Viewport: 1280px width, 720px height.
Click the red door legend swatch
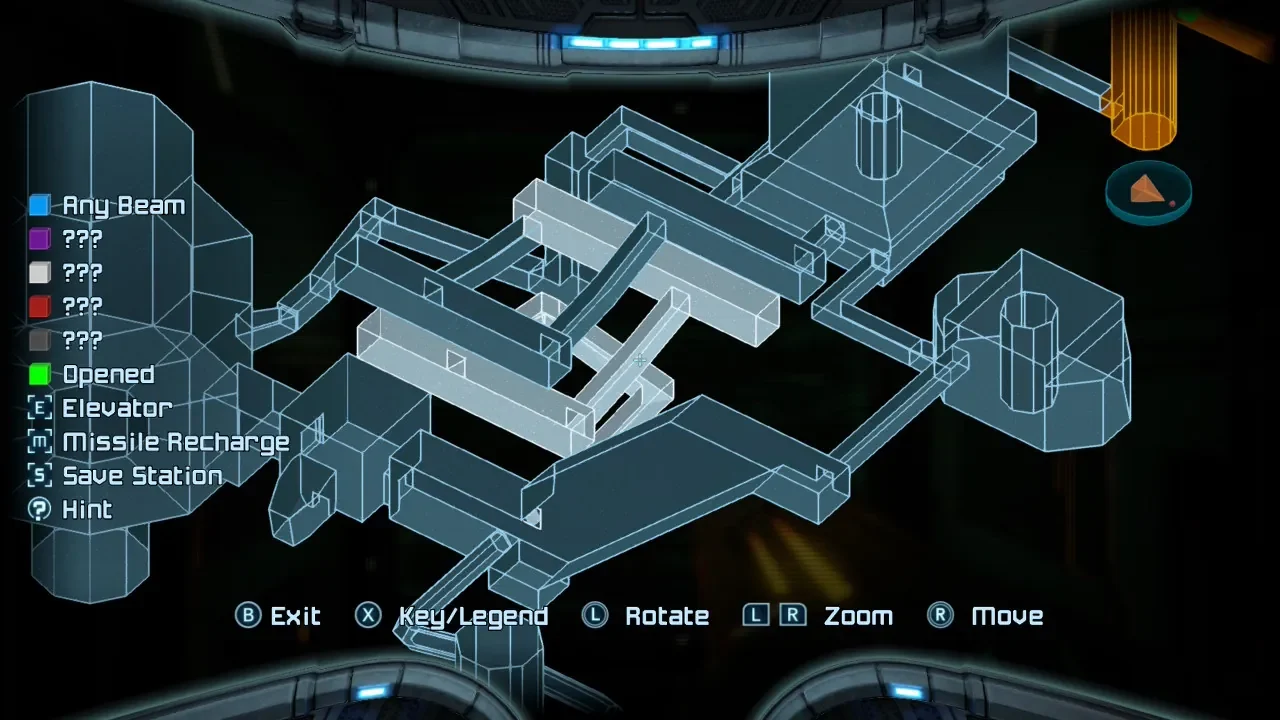tap(39, 306)
